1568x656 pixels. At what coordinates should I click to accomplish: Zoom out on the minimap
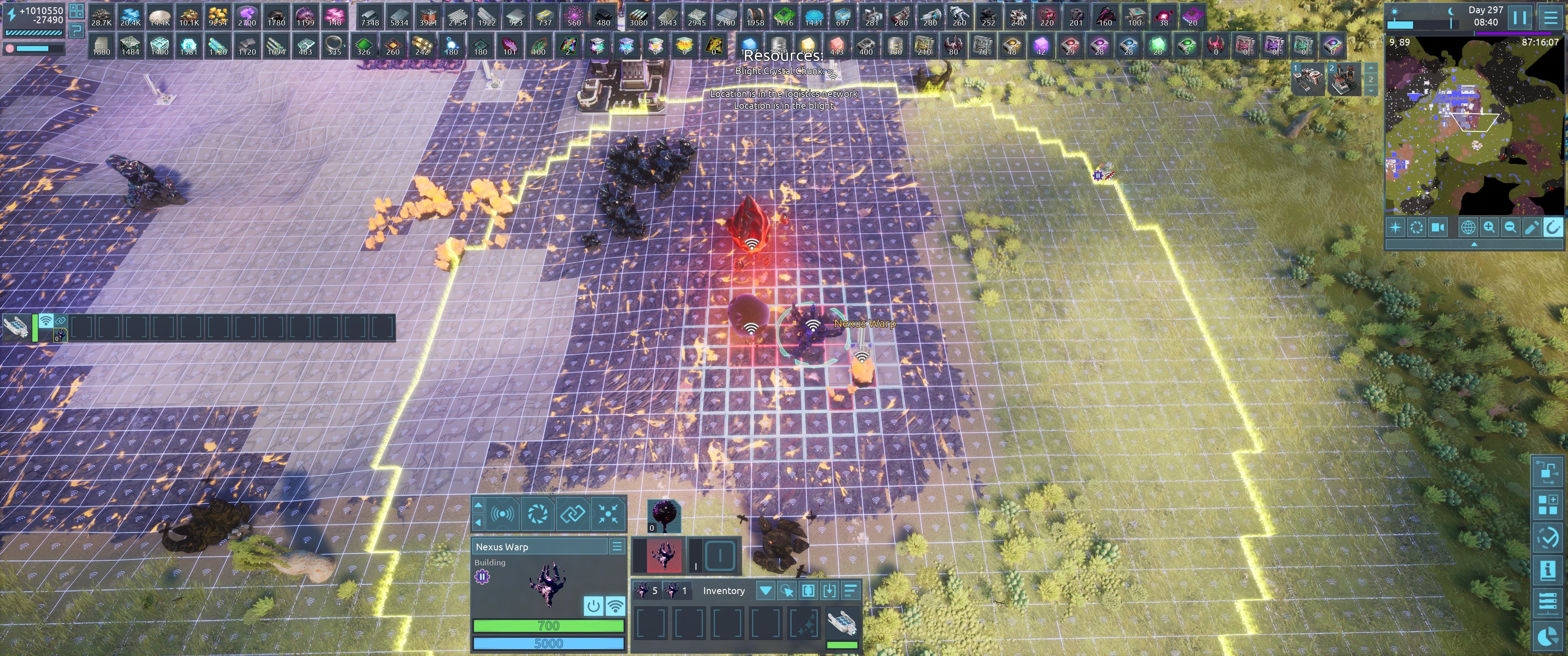click(x=1510, y=228)
